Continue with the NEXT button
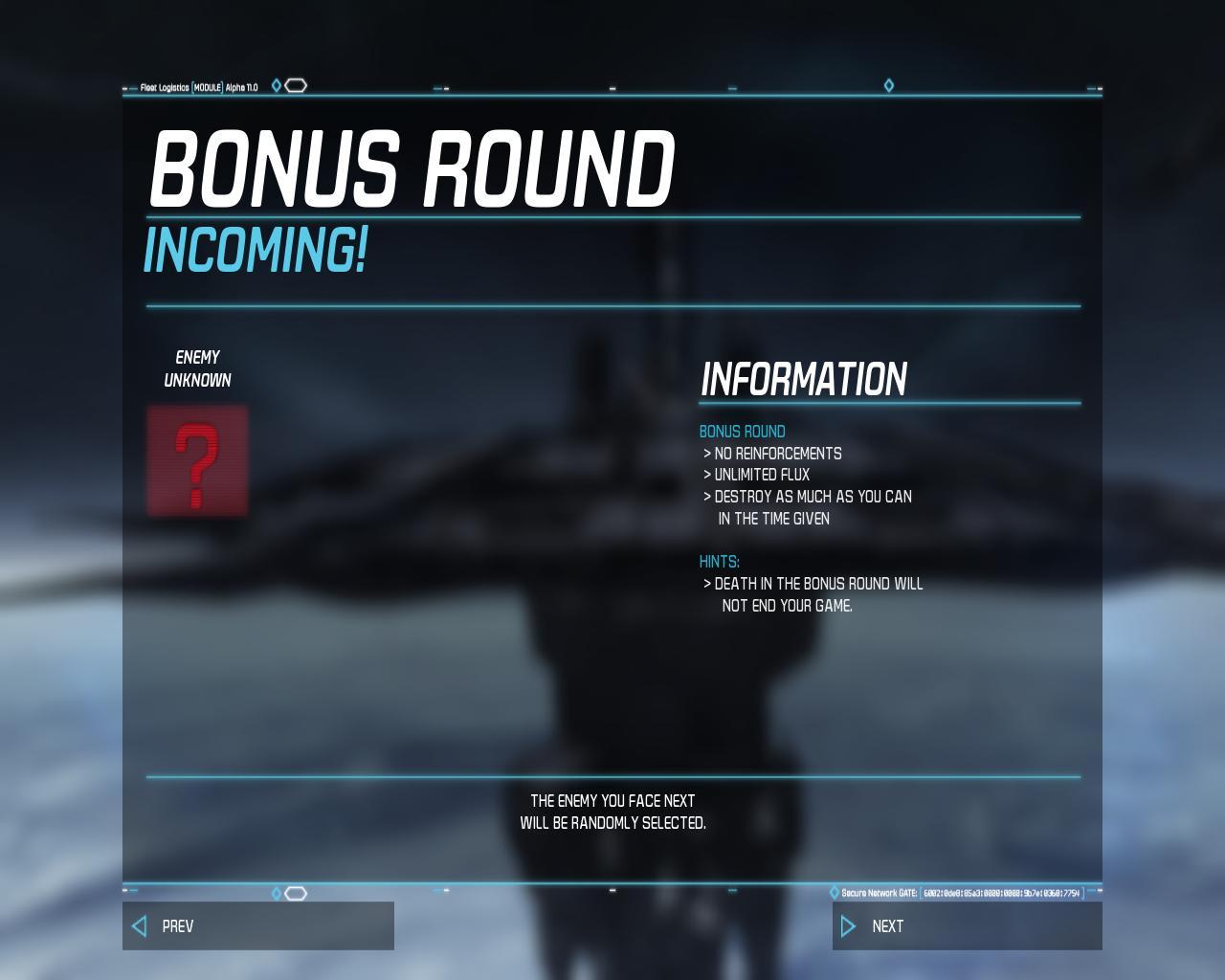 pos(967,925)
